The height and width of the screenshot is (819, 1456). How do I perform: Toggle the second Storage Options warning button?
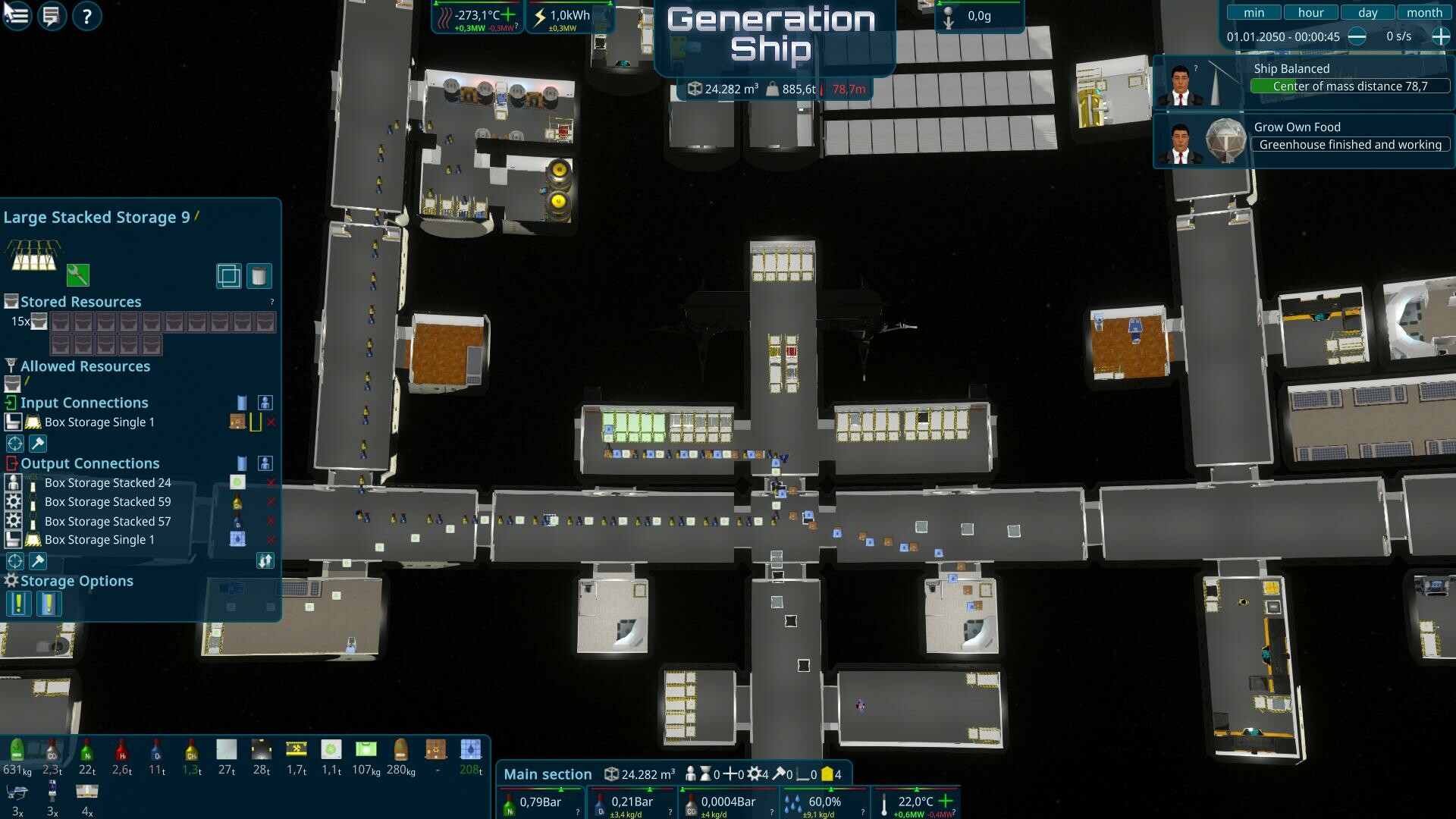48,604
